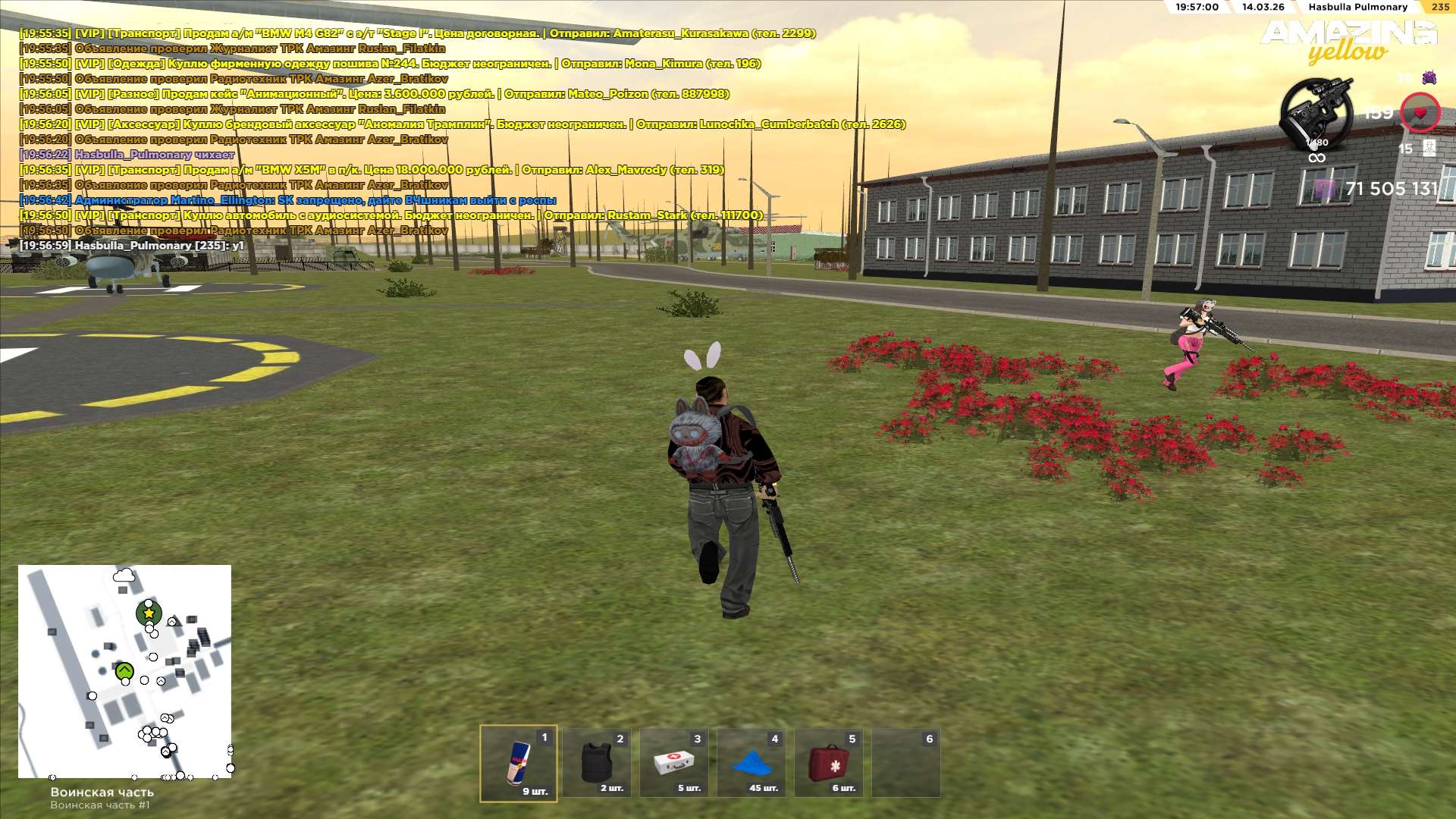Click the red heart health icon
The height and width of the screenshot is (819, 1456).
[1420, 113]
